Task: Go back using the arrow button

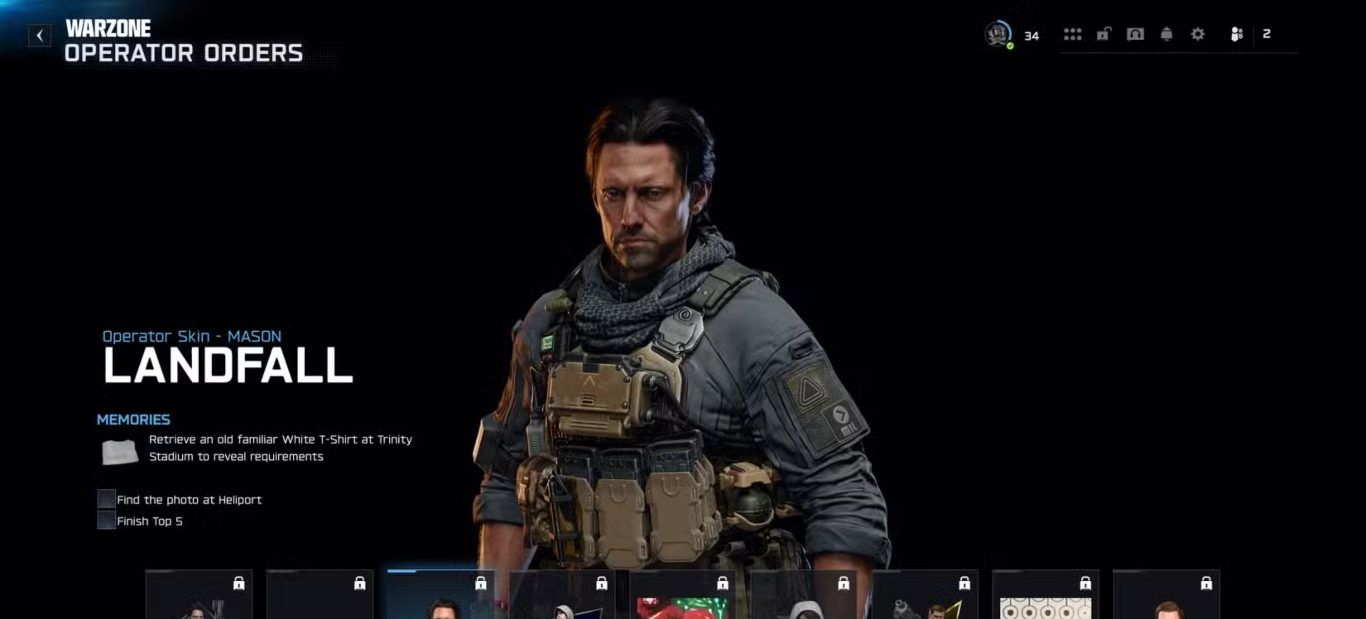Action: tap(39, 36)
